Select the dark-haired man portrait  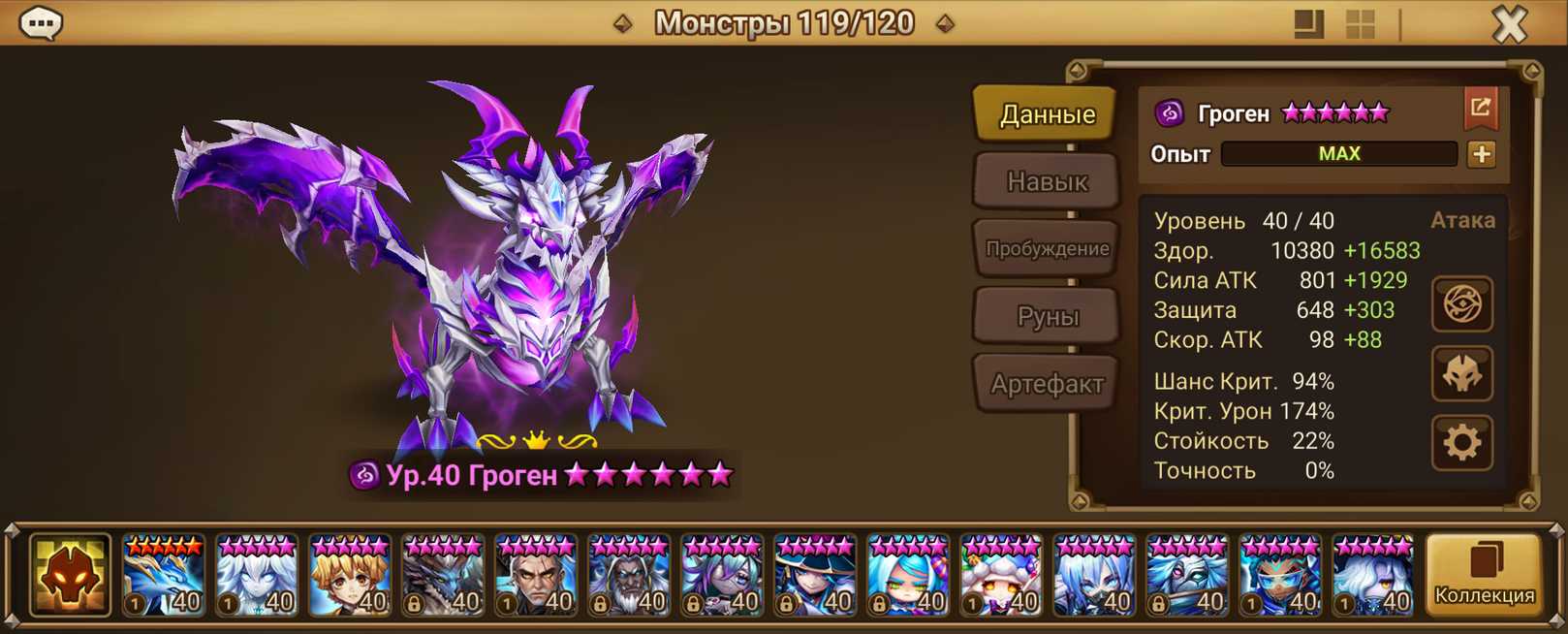tap(536, 576)
